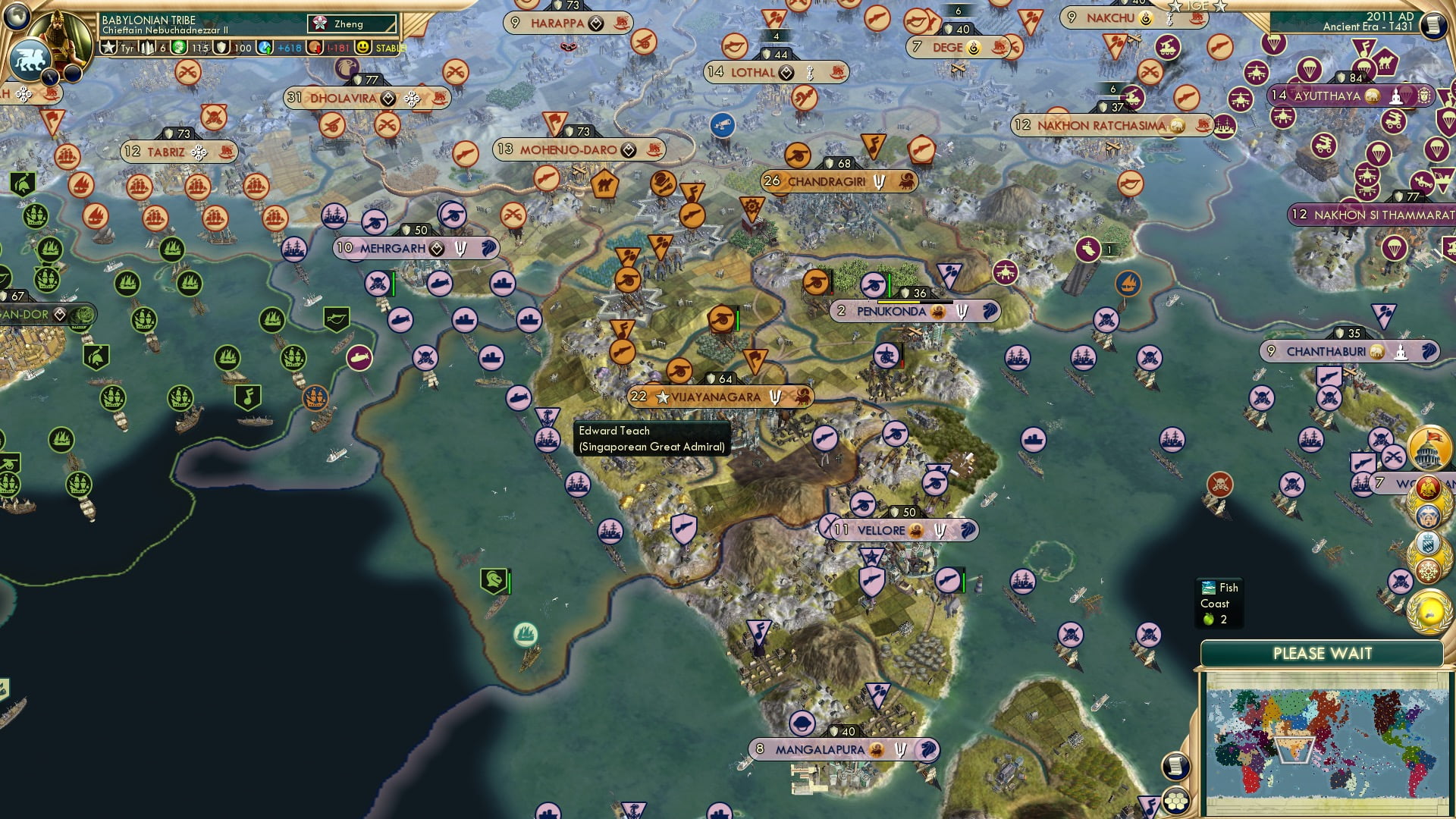1456x819 pixels.
Task: Click the blue +618 counter icon
Action: coord(264,47)
